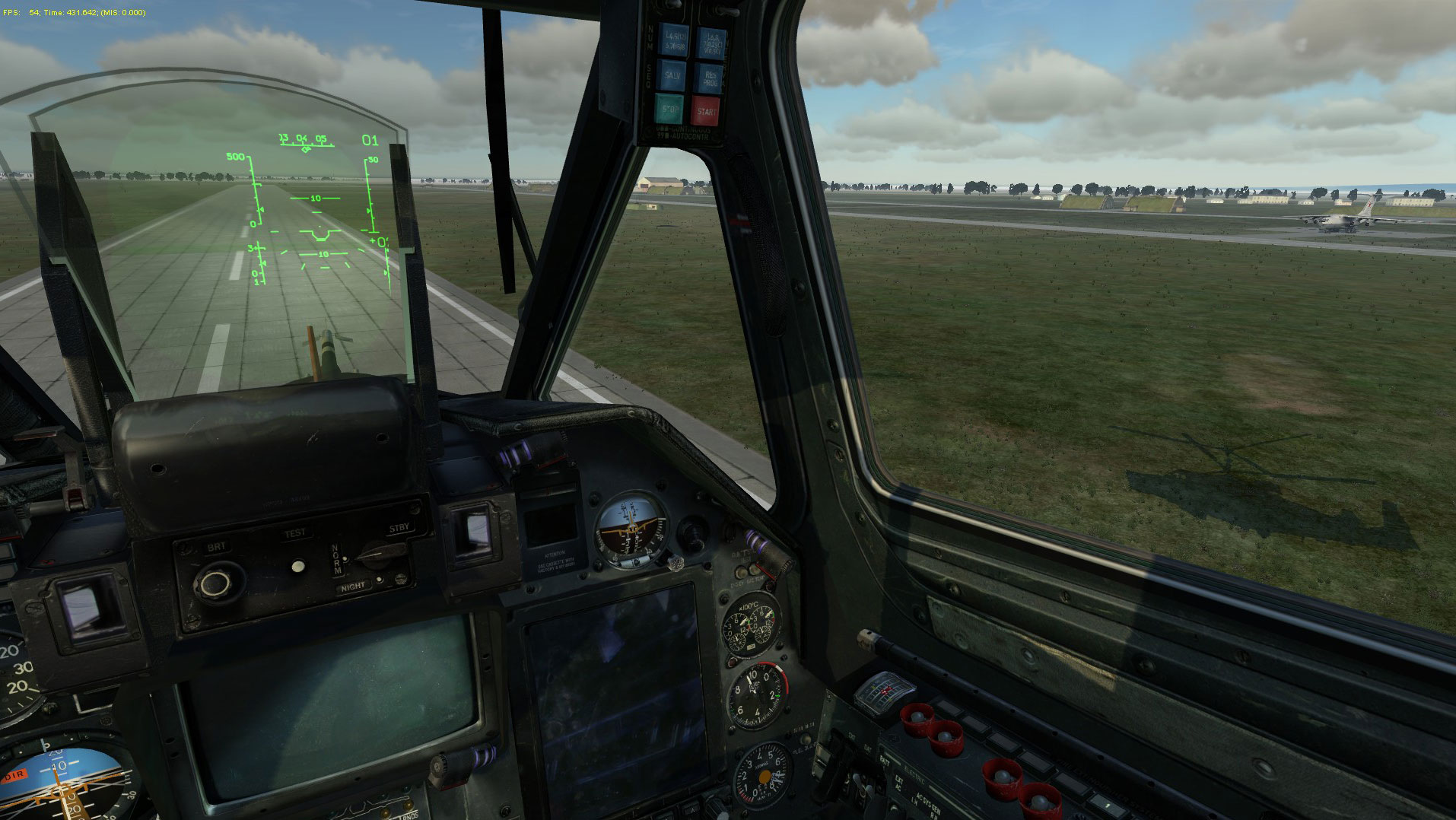1456x820 pixels.
Task: Activate the HUD TEST push button
Action: coord(298,566)
